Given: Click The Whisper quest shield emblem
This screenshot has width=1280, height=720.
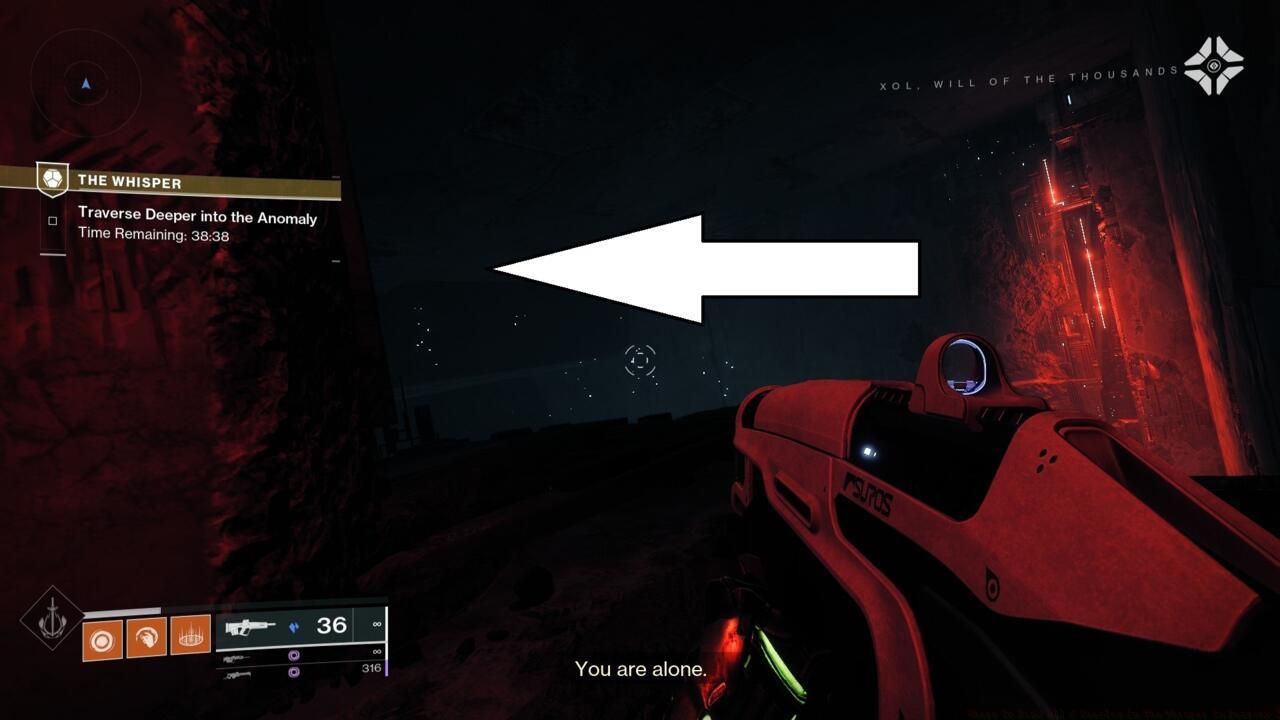Looking at the screenshot, I should pos(52,178).
